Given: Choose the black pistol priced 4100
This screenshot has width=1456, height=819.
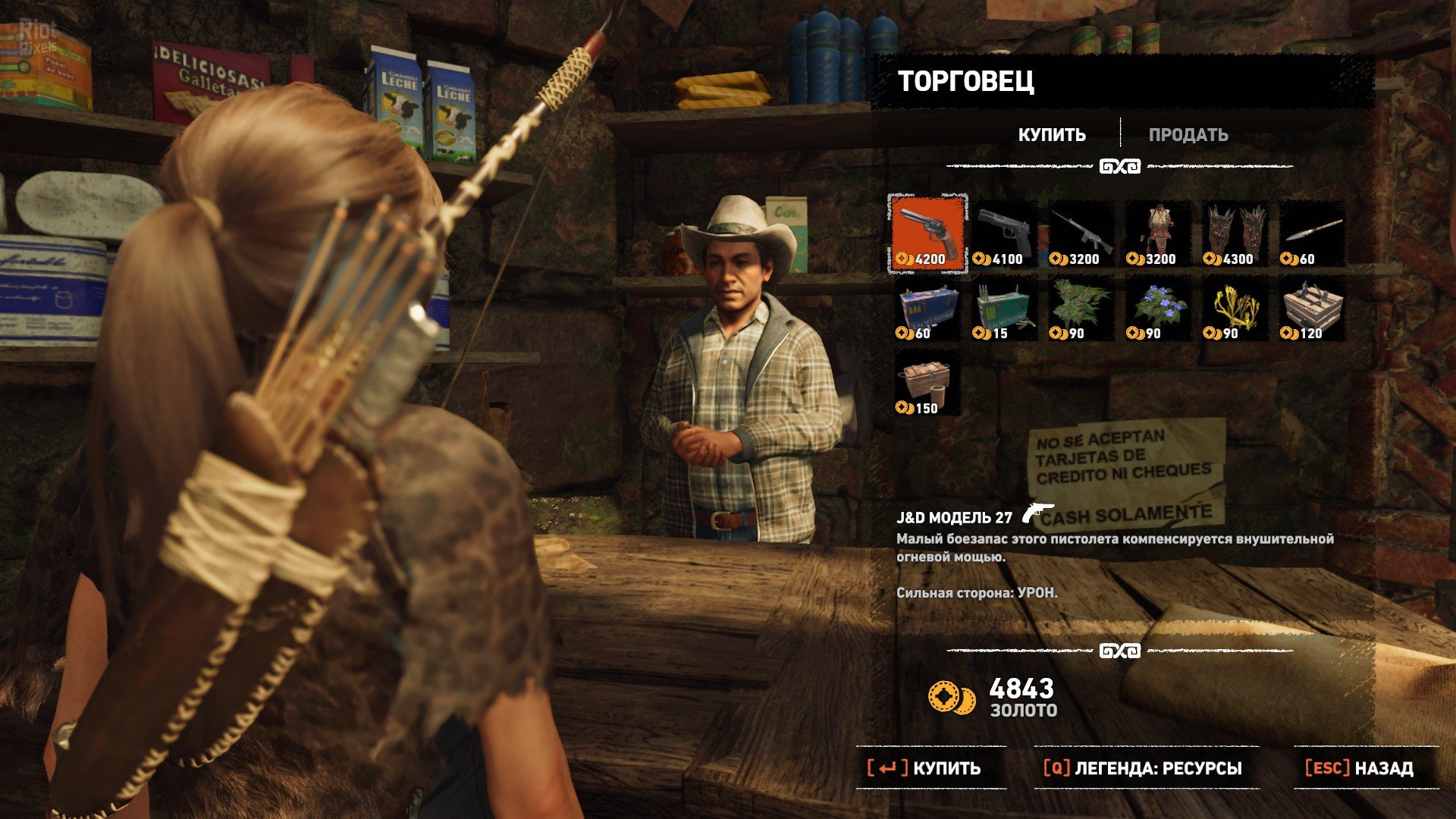Looking at the screenshot, I should tap(1005, 233).
